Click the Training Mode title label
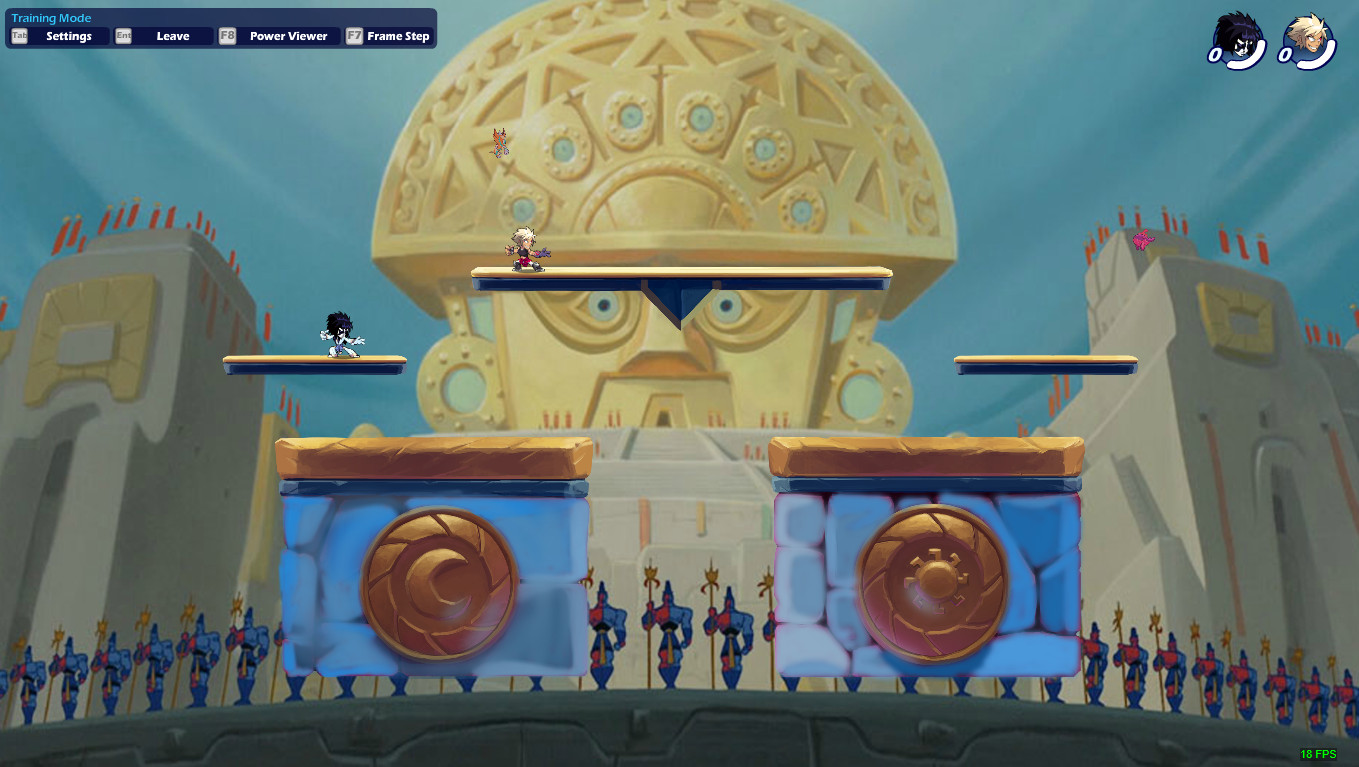This screenshot has width=1359, height=767. pos(50,17)
